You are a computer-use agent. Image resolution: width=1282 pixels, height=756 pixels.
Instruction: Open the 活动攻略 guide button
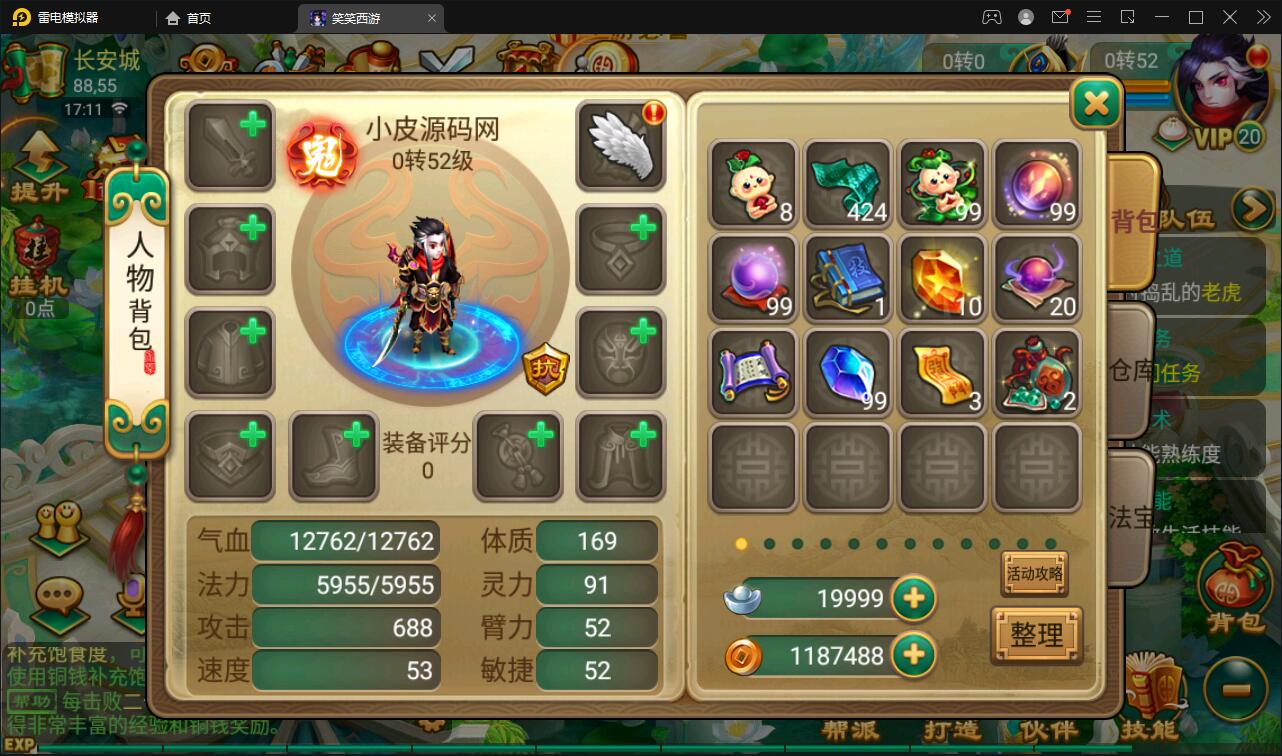click(x=1035, y=574)
